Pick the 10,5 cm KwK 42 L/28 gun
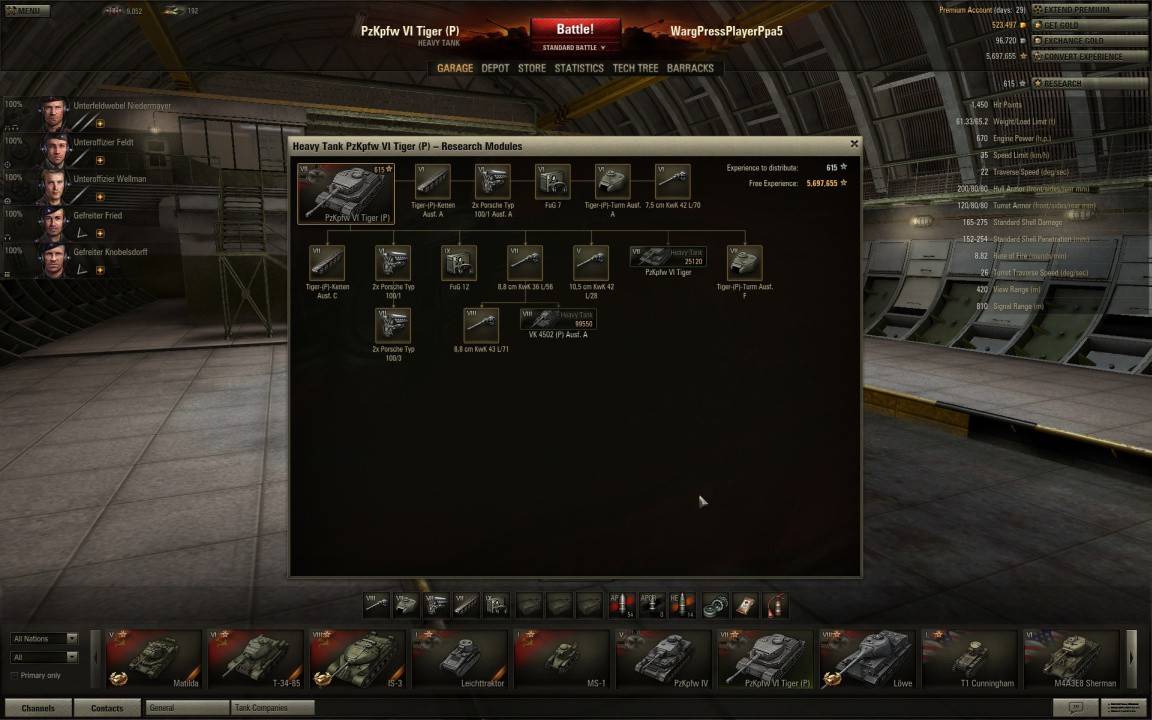The image size is (1152, 720). click(x=591, y=263)
